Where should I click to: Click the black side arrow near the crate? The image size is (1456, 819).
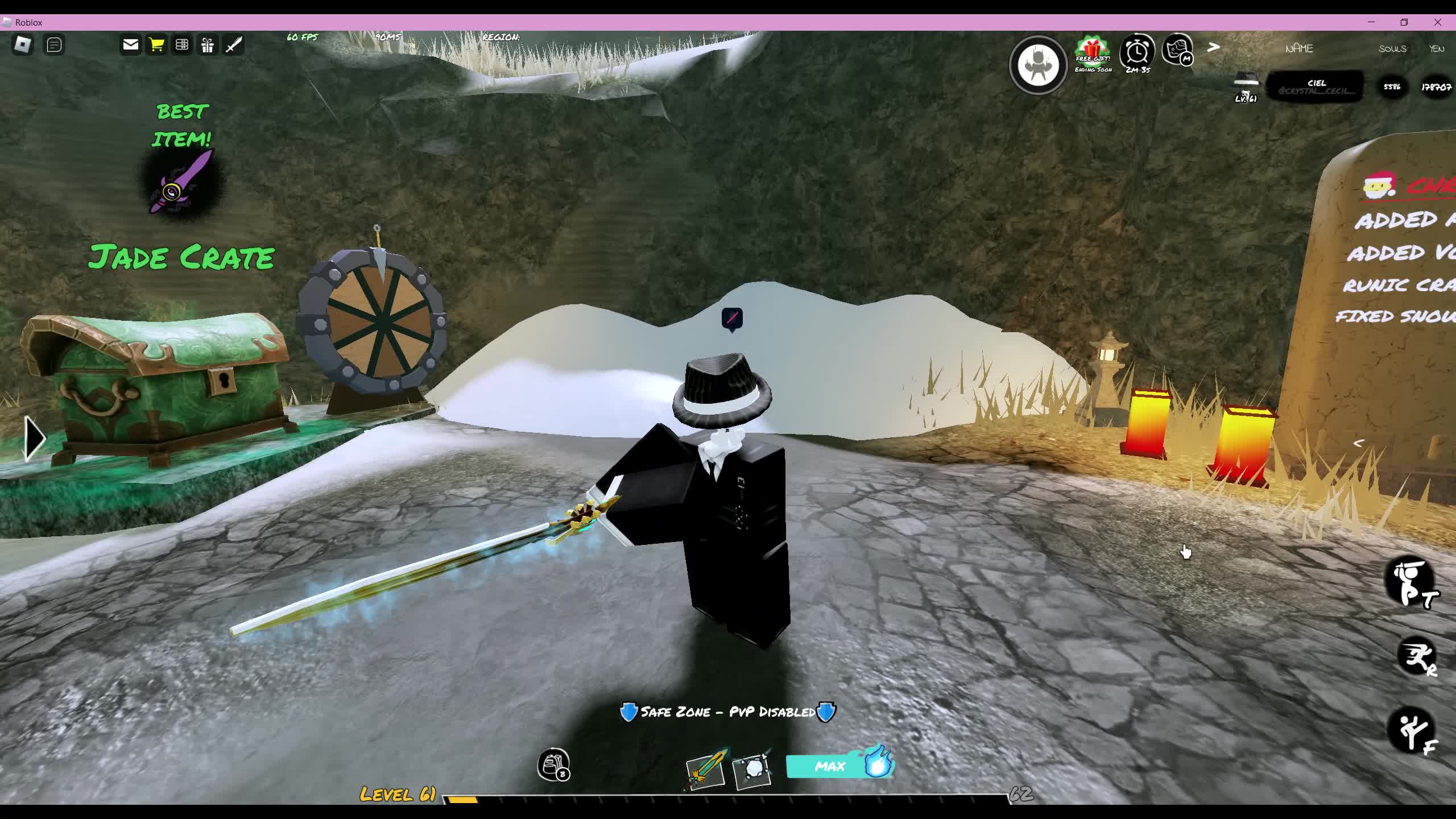click(34, 438)
